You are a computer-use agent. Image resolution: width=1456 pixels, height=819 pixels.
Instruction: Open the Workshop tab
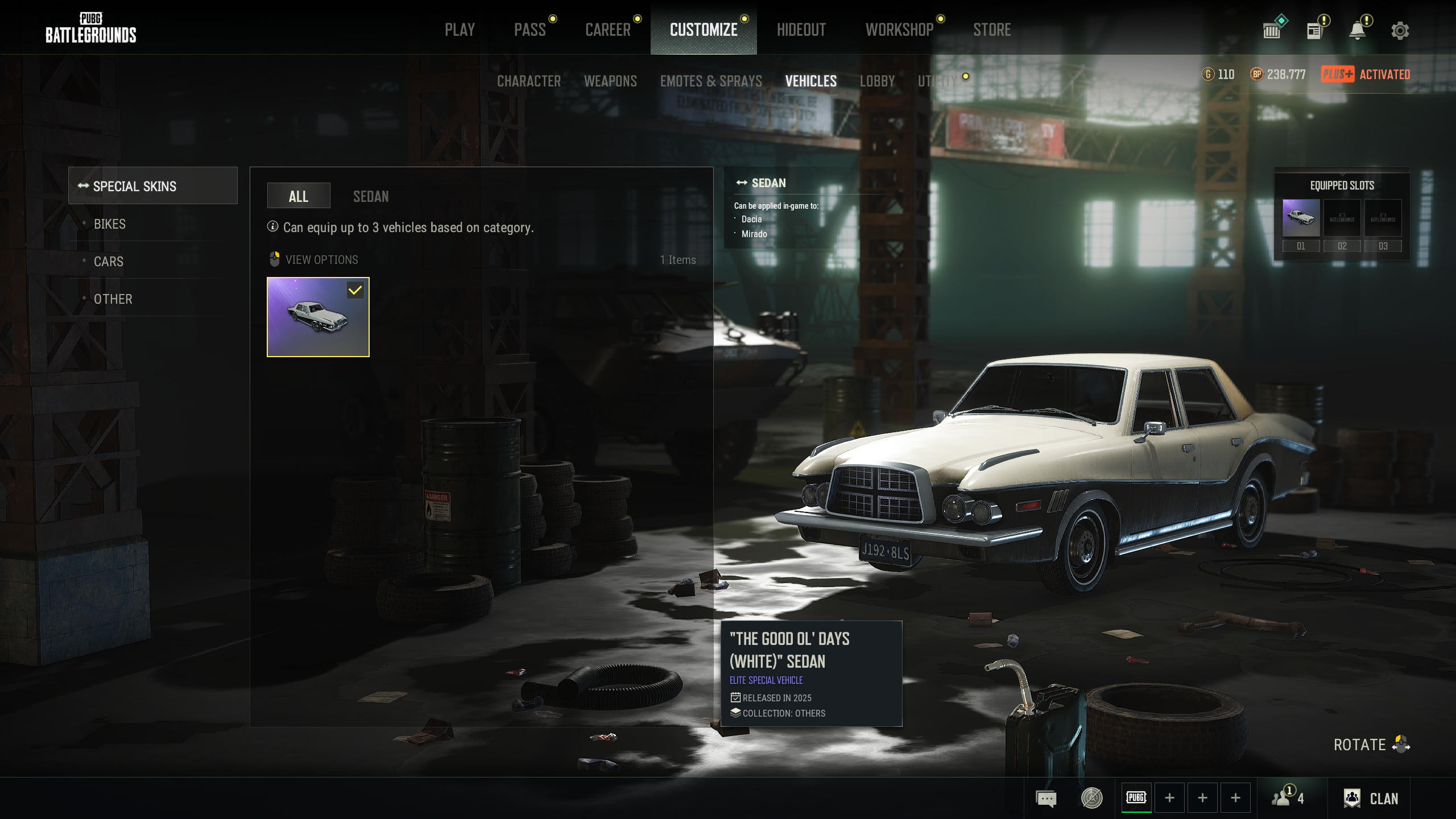pyautogui.click(x=899, y=30)
